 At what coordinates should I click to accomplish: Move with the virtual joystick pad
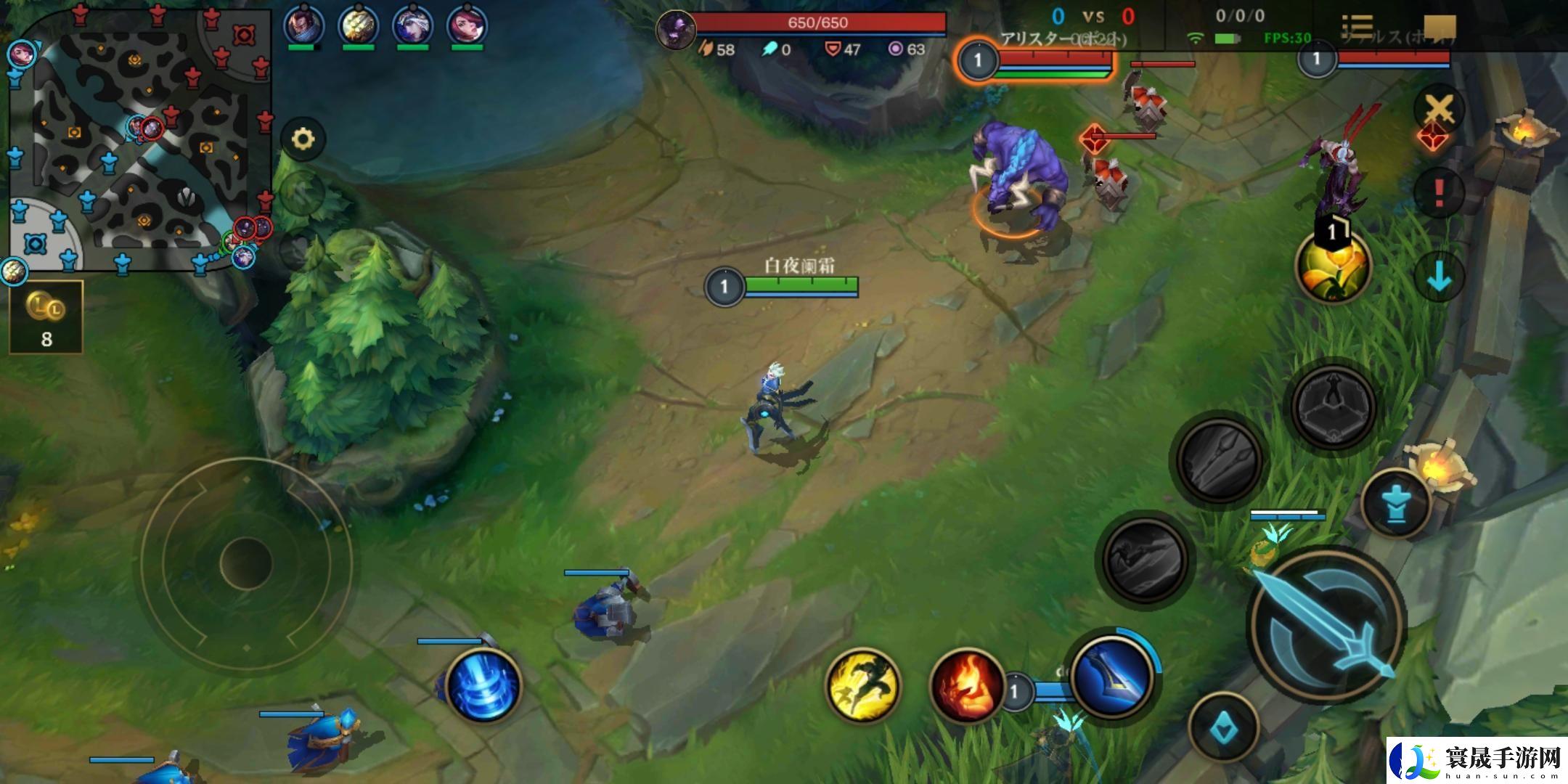click(x=245, y=563)
